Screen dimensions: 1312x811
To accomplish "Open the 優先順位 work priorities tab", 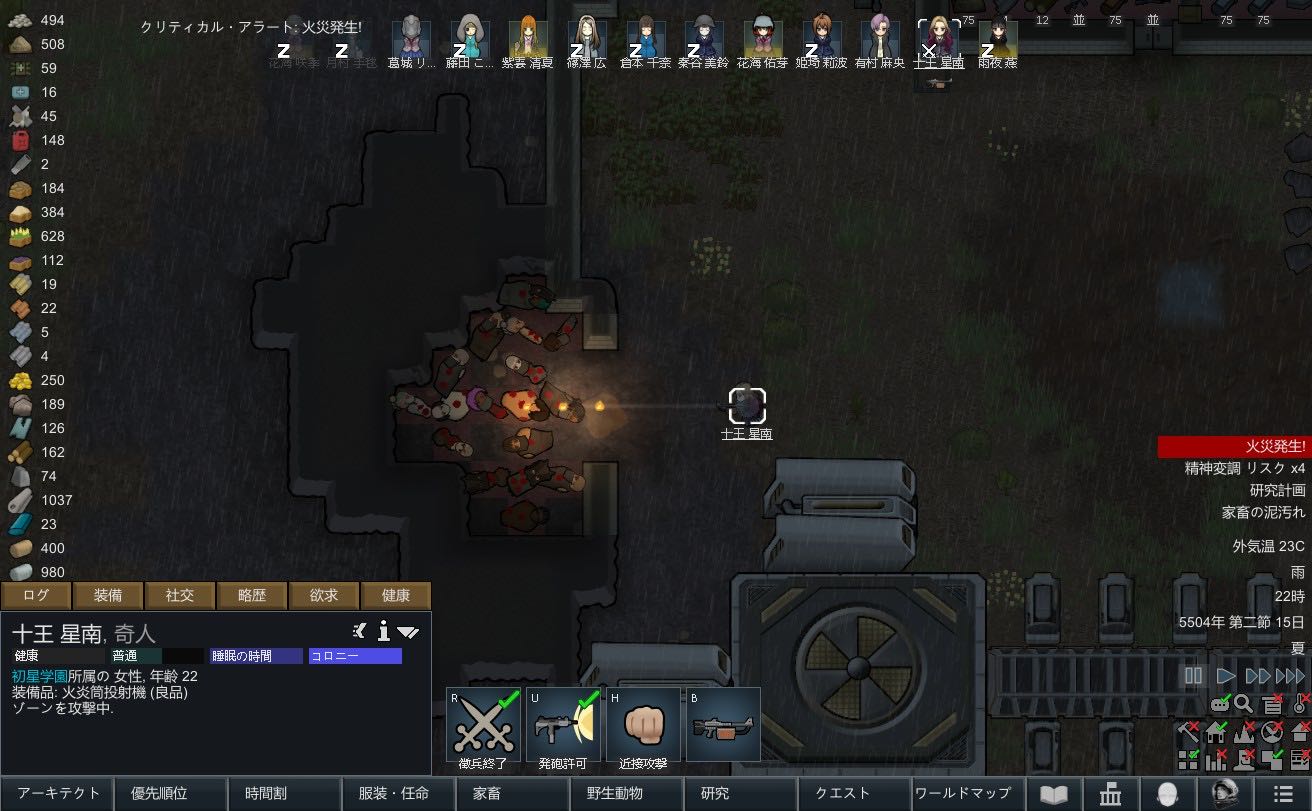I will point(172,793).
